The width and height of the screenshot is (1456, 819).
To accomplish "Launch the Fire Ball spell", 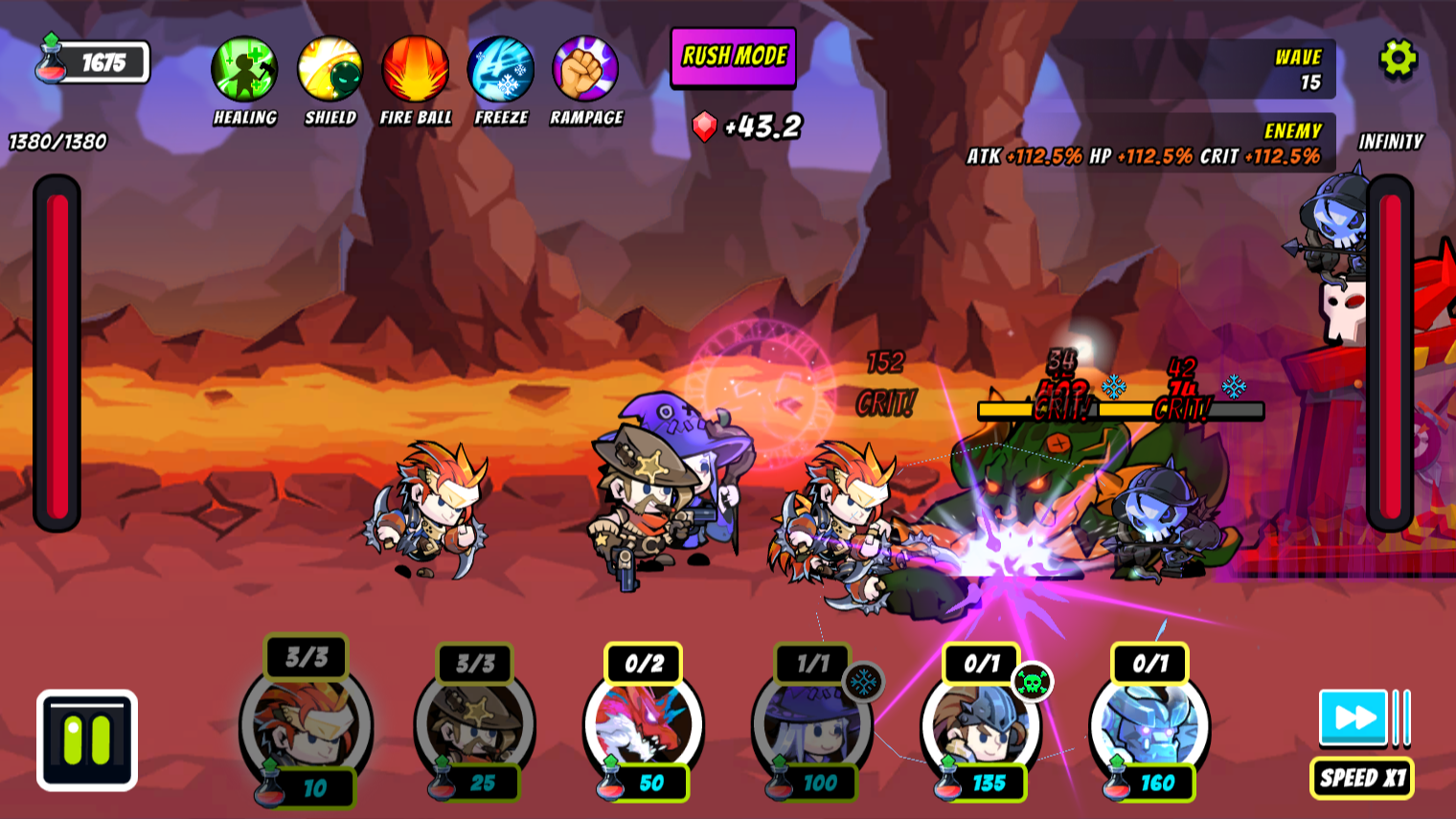I will [x=415, y=70].
